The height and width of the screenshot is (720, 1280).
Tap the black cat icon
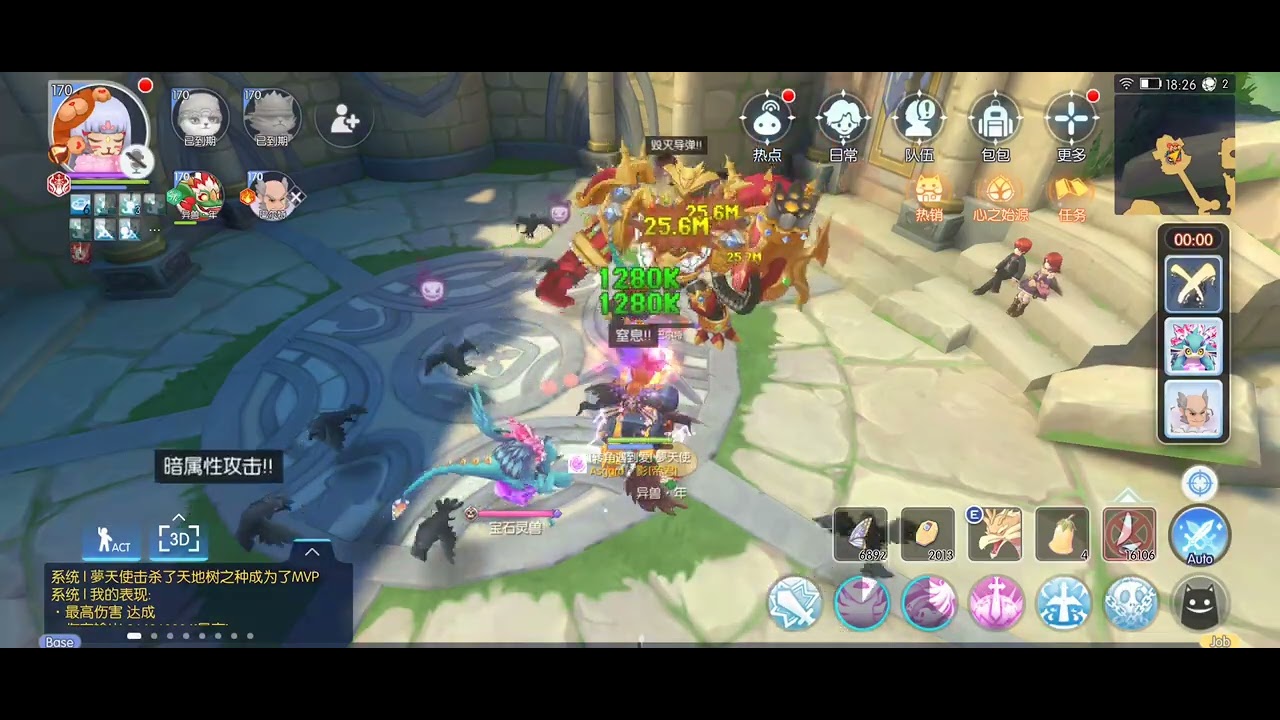pyautogui.click(x=1199, y=603)
